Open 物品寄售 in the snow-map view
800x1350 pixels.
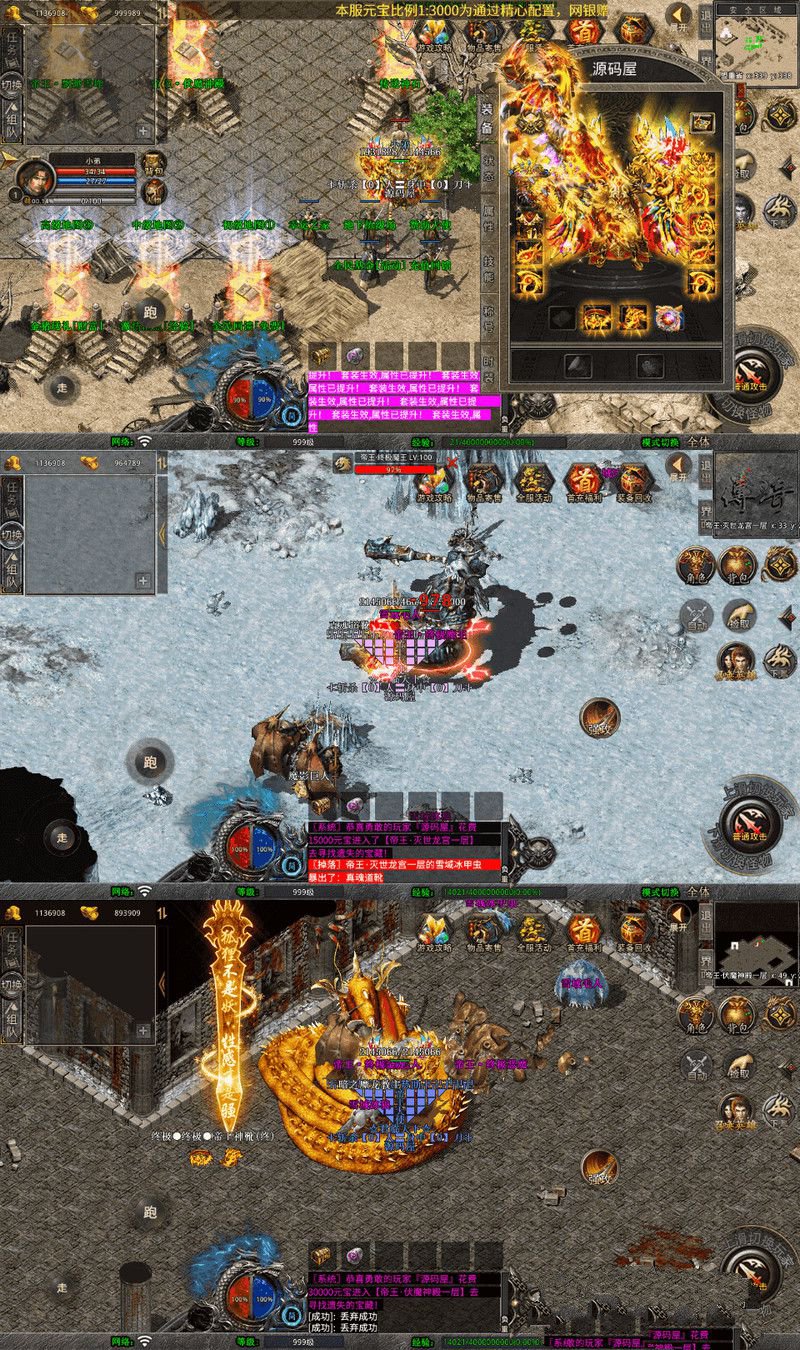(x=484, y=481)
